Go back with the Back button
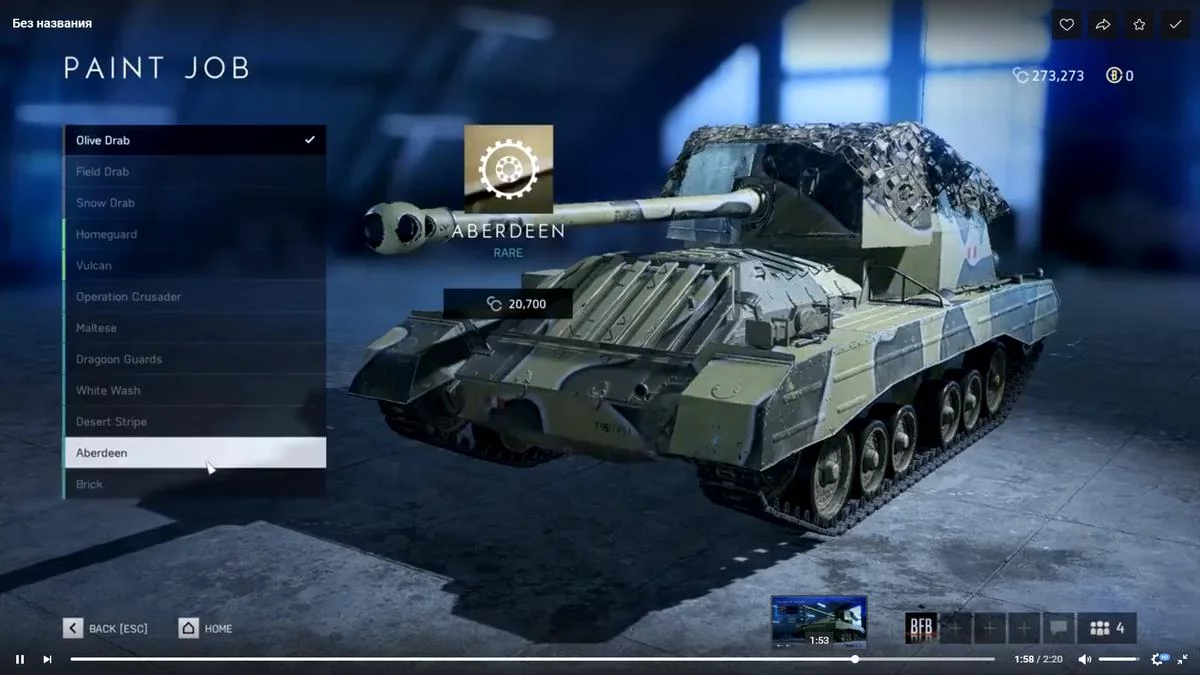 [x=106, y=628]
